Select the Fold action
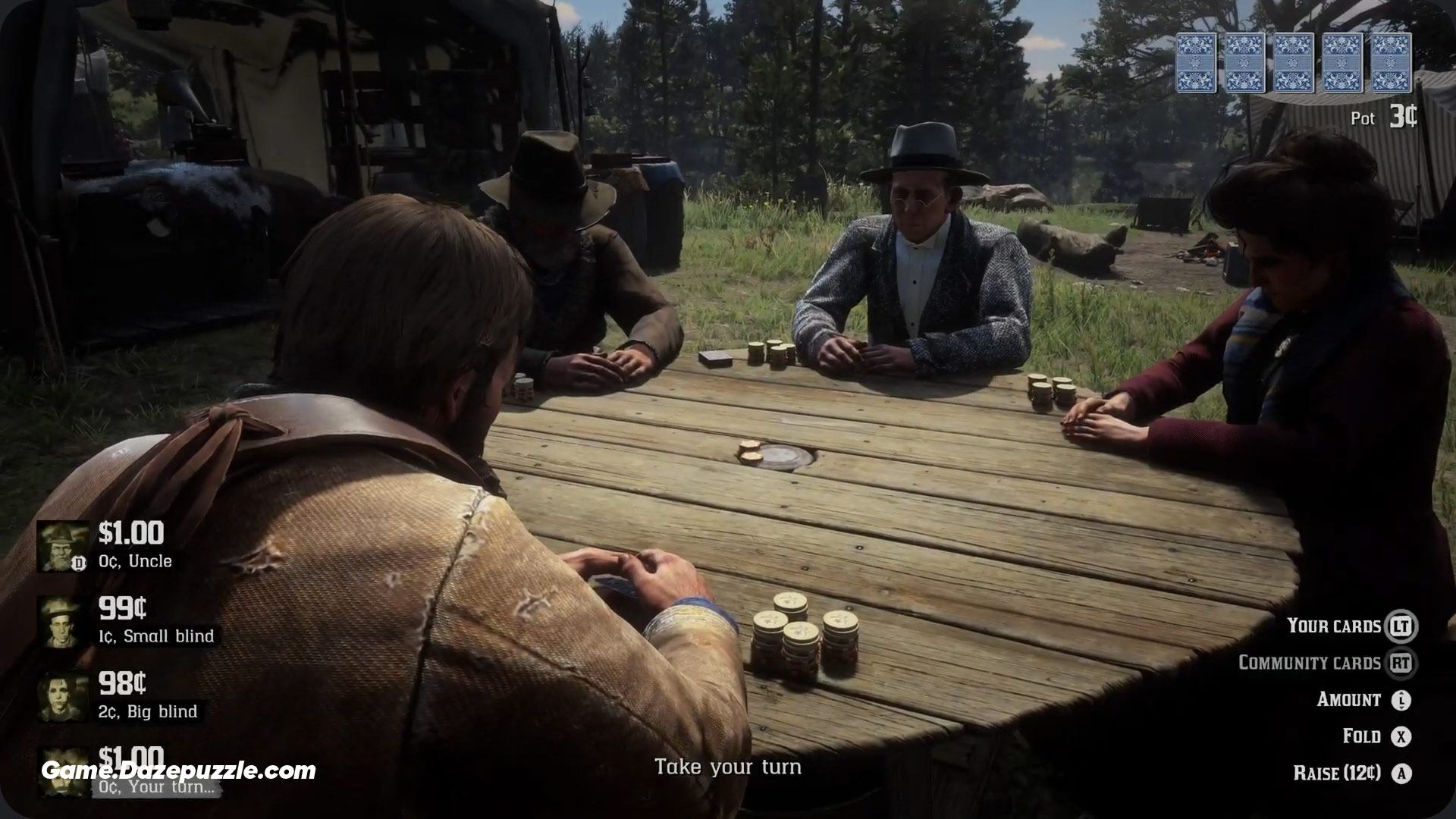The height and width of the screenshot is (819, 1456). click(1362, 736)
